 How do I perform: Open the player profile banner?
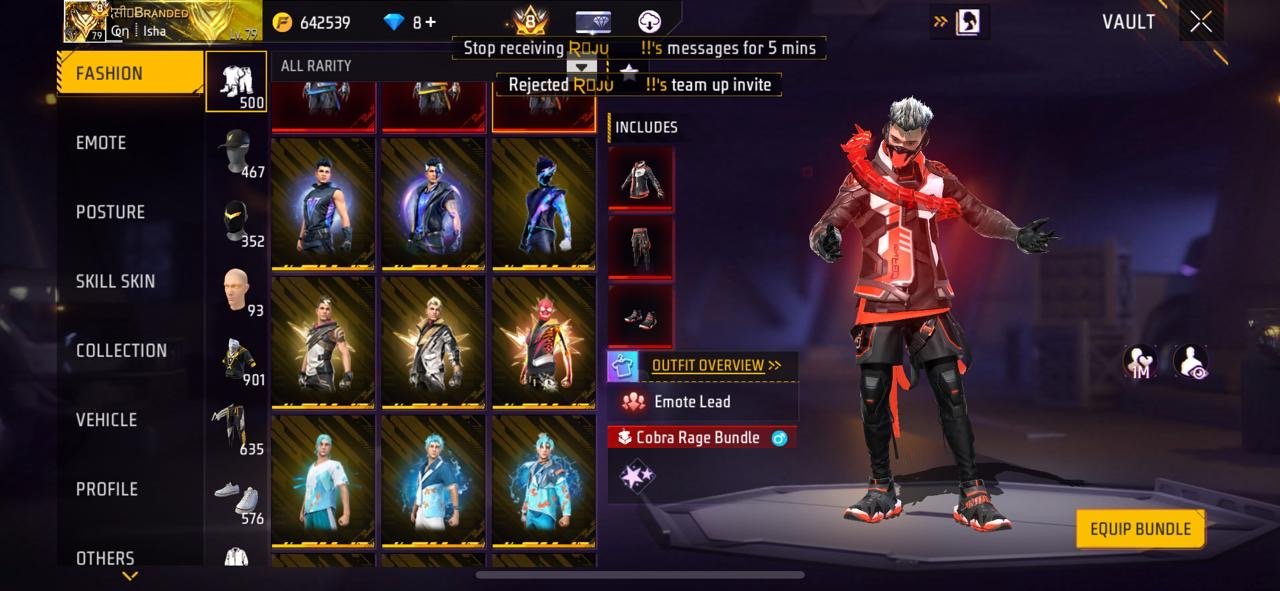pyautogui.click(x=162, y=22)
